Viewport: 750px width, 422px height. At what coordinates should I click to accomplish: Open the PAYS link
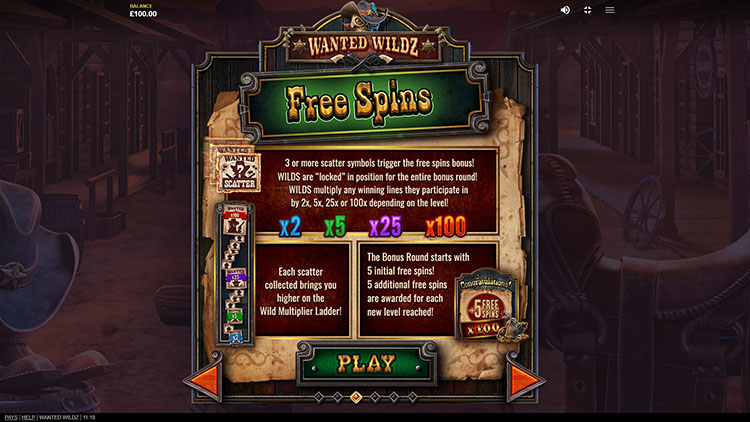11,417
